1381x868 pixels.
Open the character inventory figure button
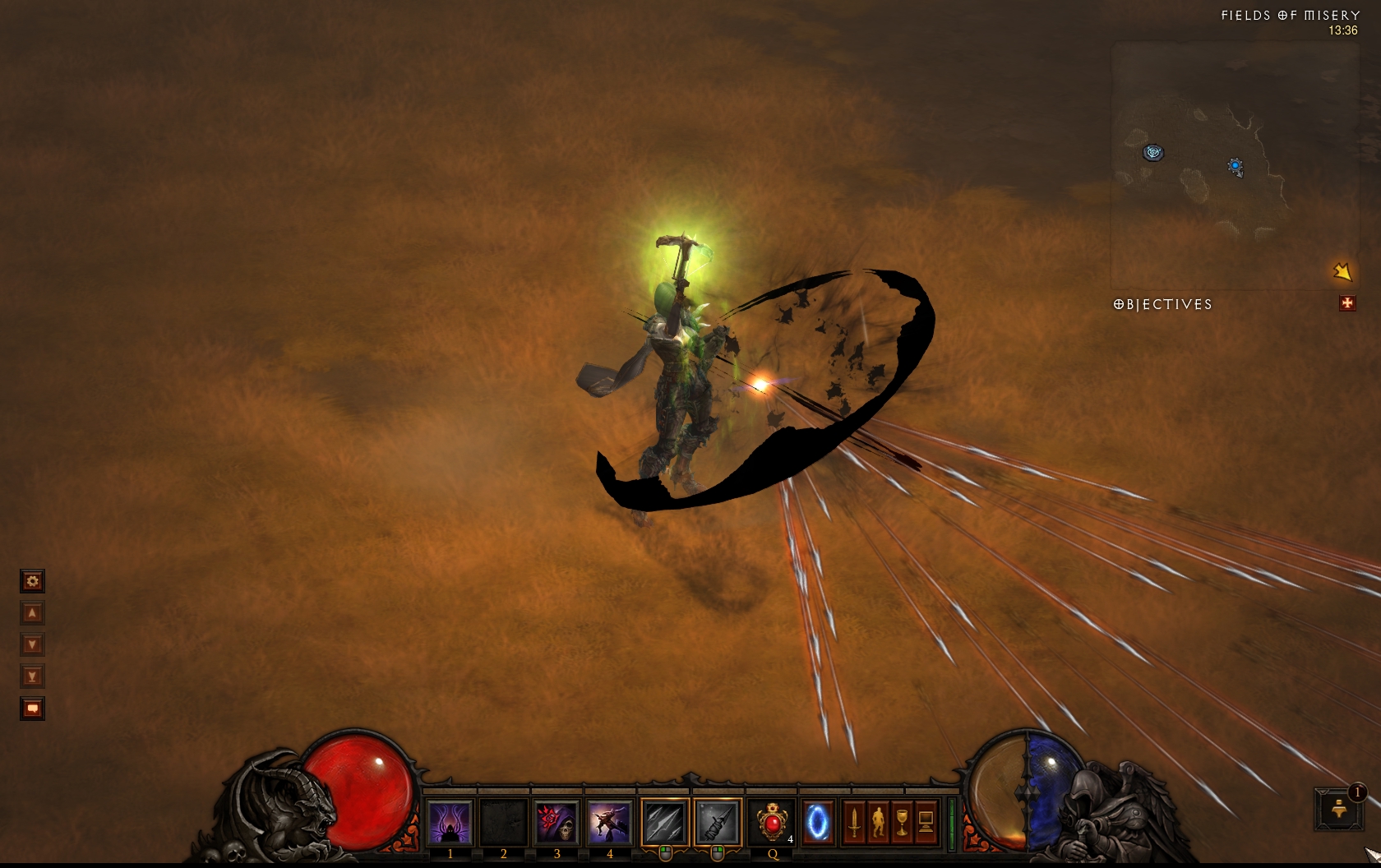878,822
